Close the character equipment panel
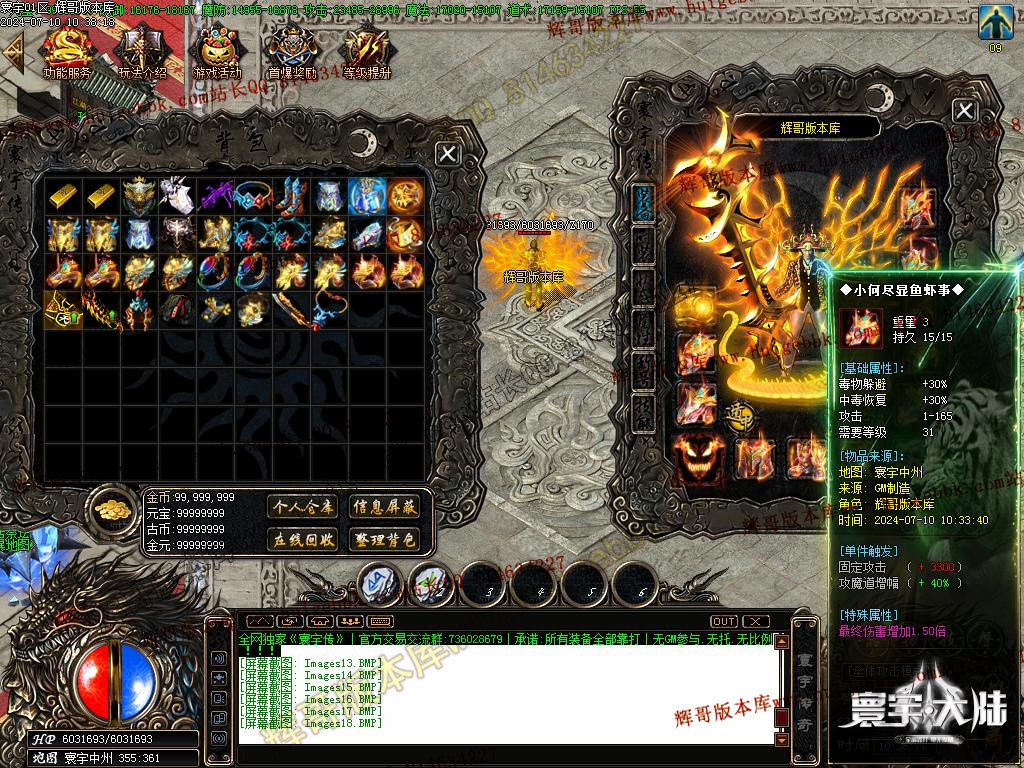 [964, 110]
